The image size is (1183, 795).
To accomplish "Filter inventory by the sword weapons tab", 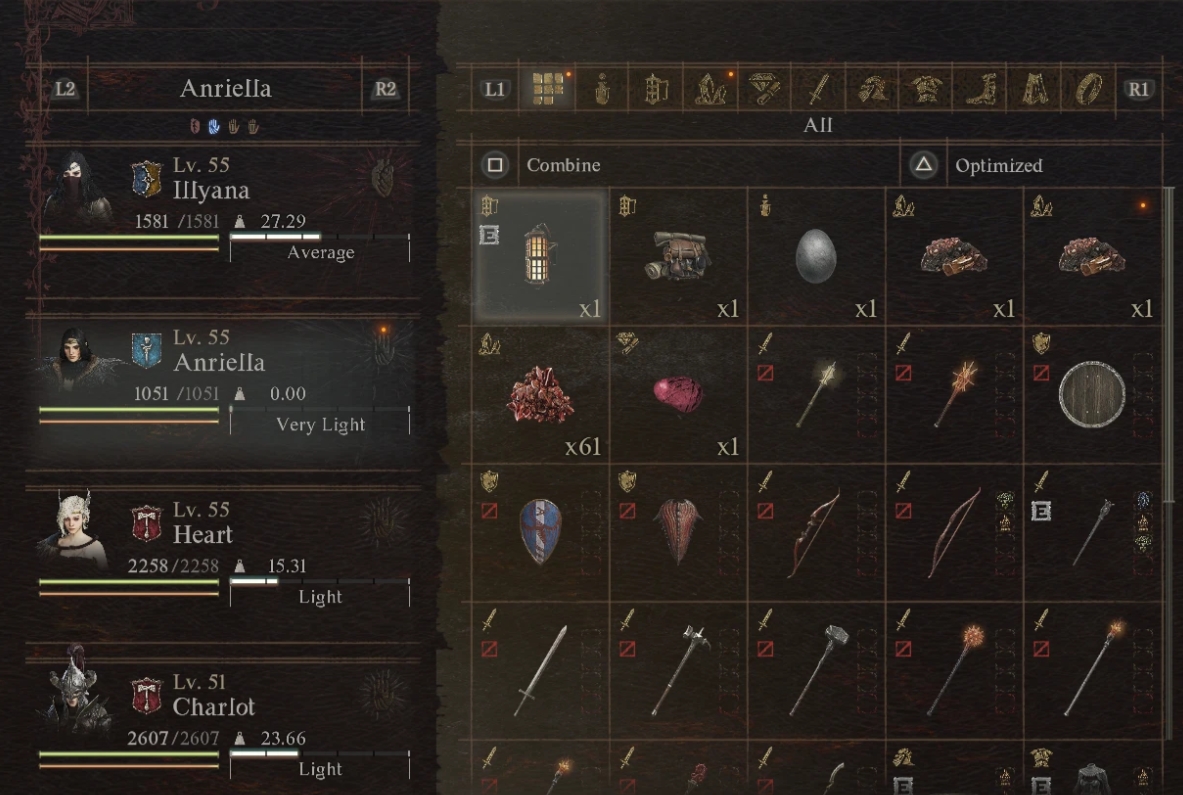I will (818, 89).
